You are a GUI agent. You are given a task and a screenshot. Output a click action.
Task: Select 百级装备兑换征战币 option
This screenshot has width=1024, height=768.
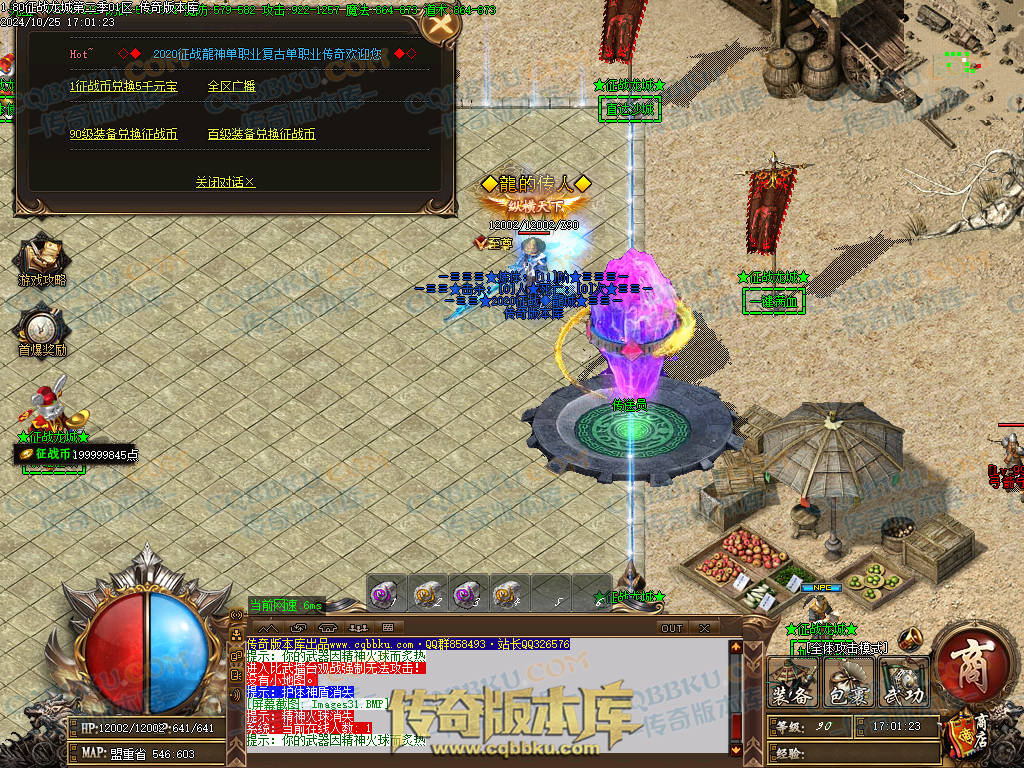tap(262, 134)
